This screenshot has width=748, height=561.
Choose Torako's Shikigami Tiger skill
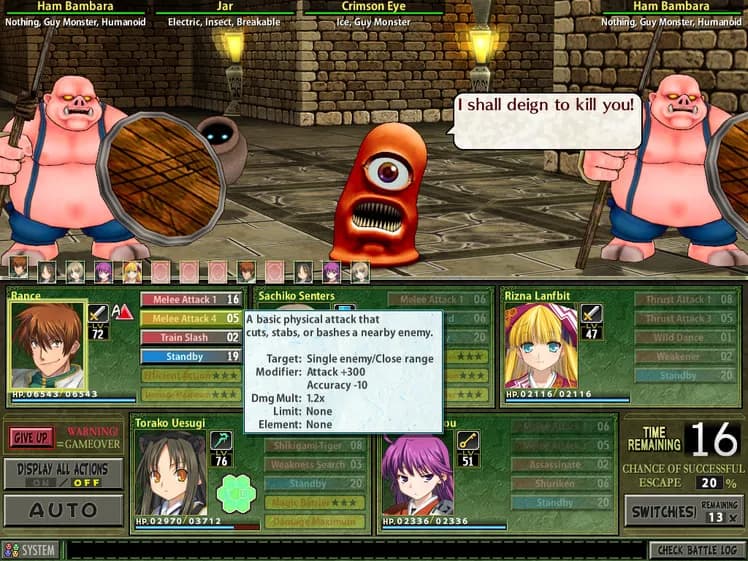click(314, 445)
